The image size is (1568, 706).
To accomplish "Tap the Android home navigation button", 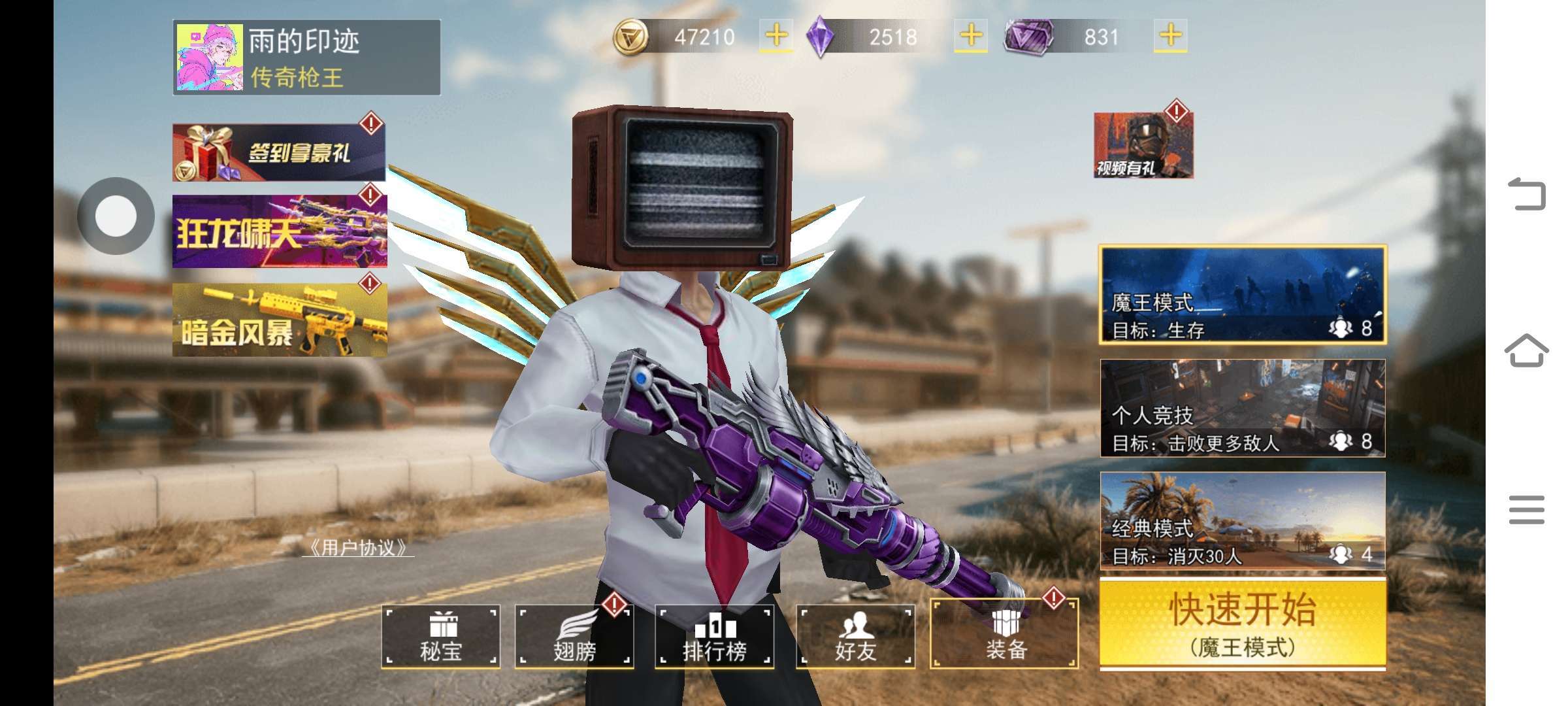I will (x=1527, y=351).
